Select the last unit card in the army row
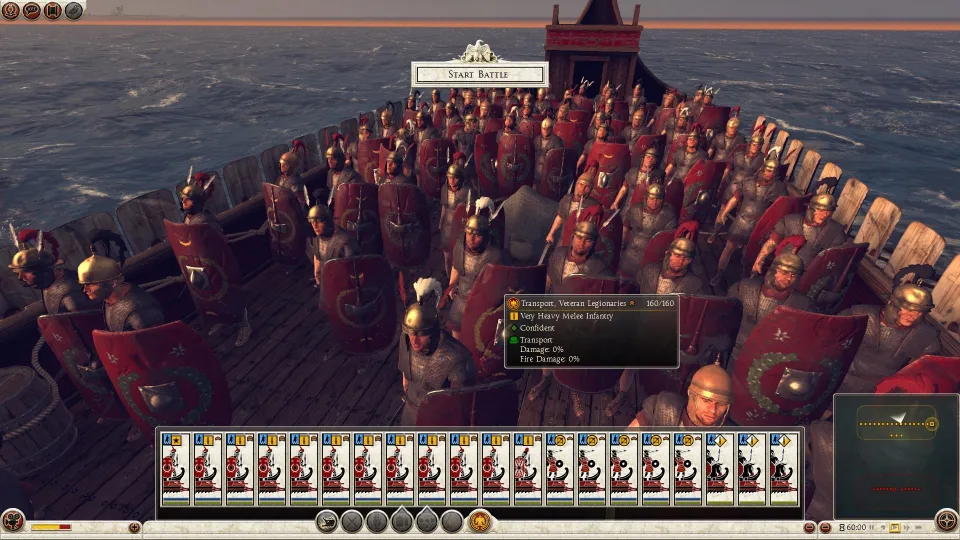This screenshot has height=540, width=960. click(x=784, y=468)
